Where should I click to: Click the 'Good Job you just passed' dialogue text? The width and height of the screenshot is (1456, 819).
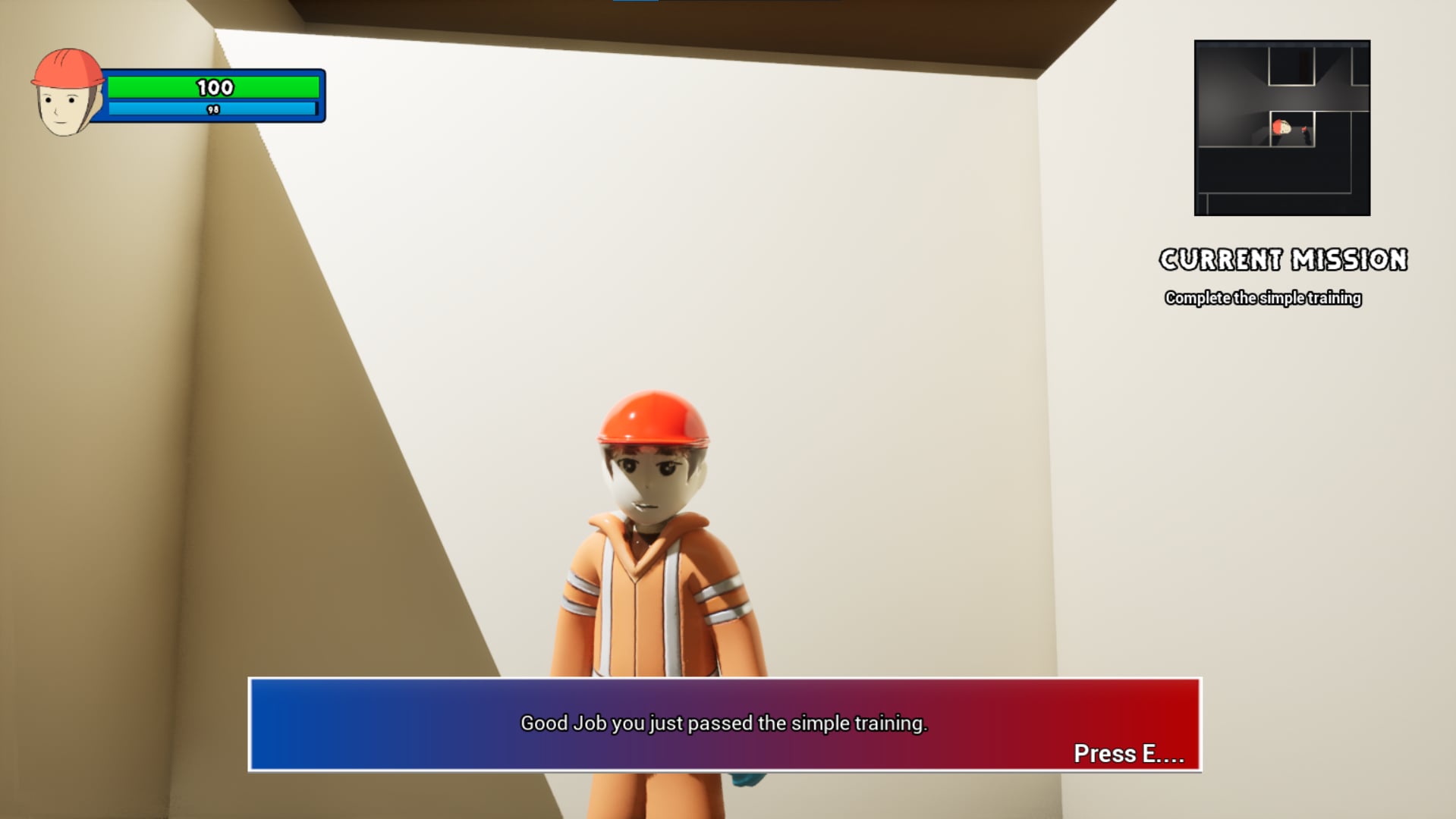click(x=723, y=724)
